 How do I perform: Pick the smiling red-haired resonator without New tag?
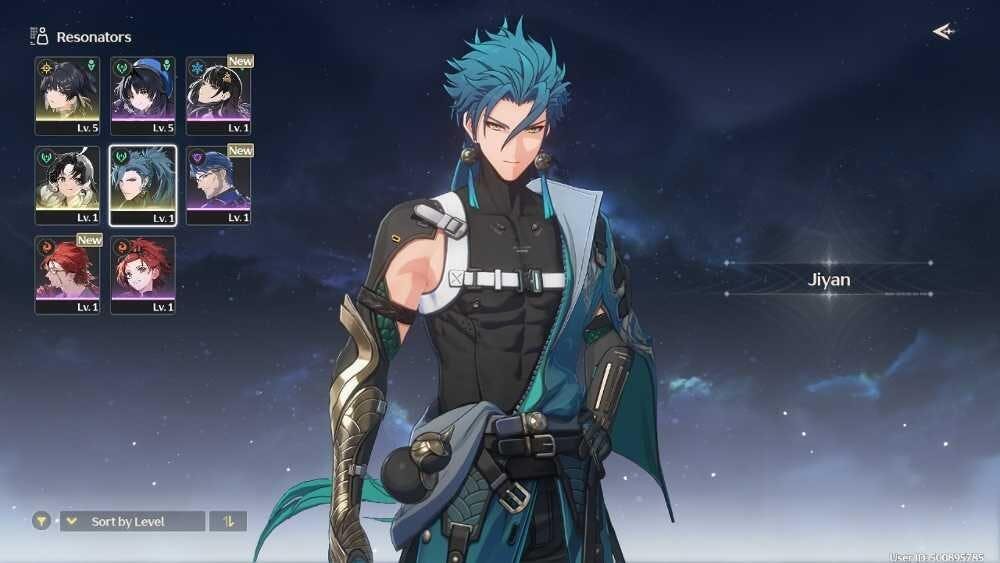143,274
